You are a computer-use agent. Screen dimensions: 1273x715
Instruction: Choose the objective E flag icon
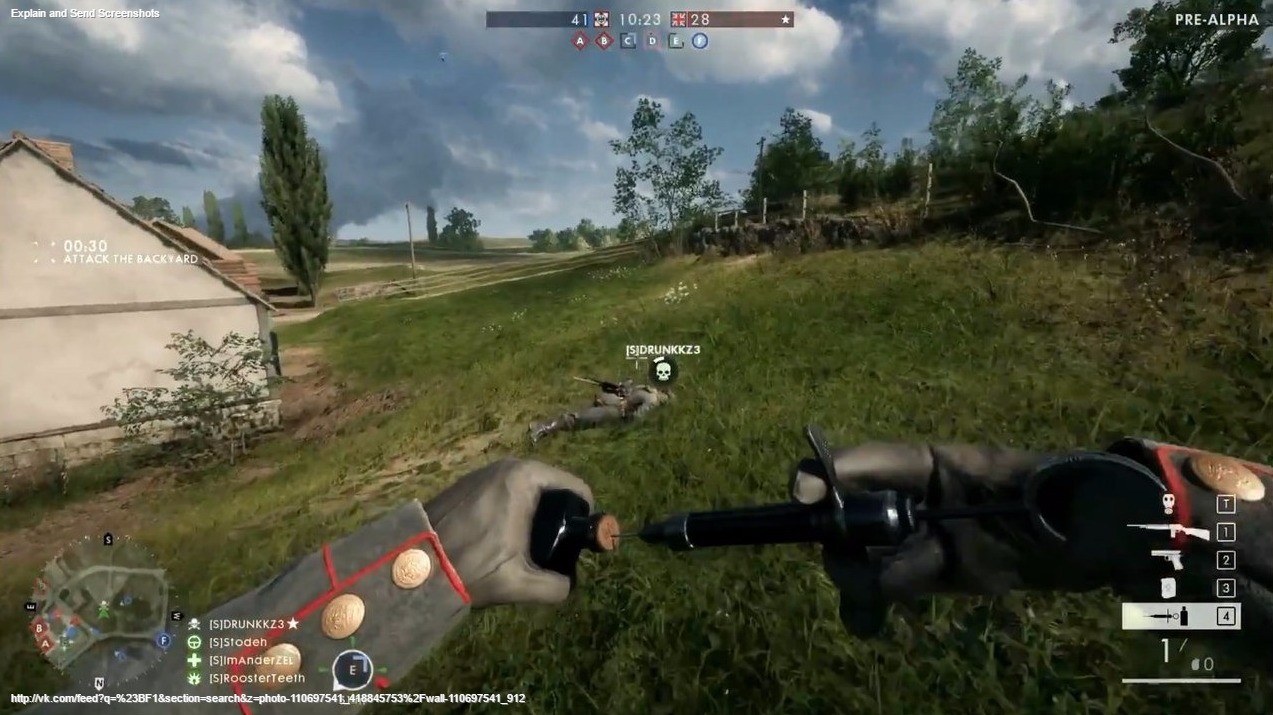click(676, 41)
